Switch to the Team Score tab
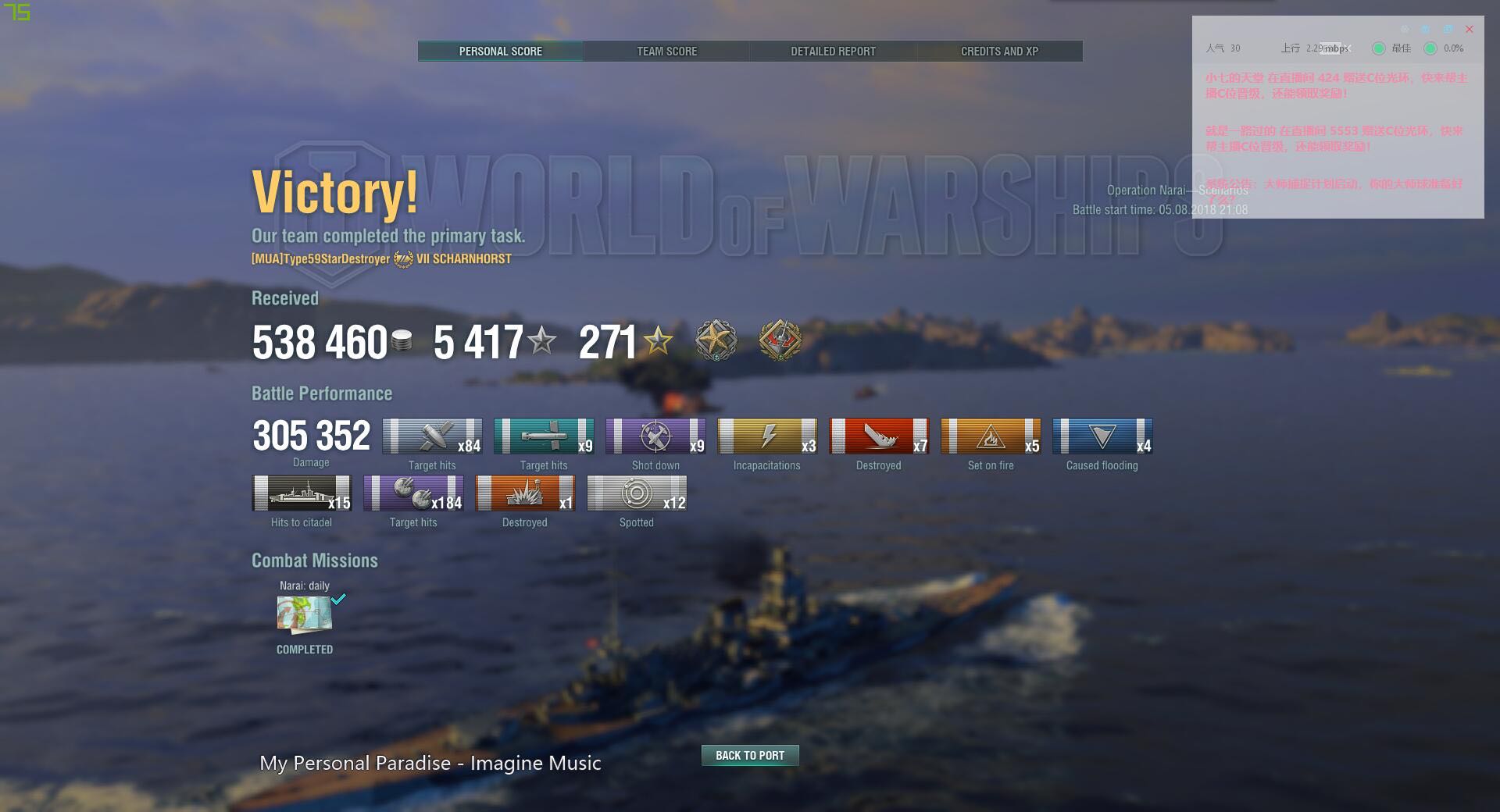The width and height of the screenshot is (1500, 812). click(666, 52)
